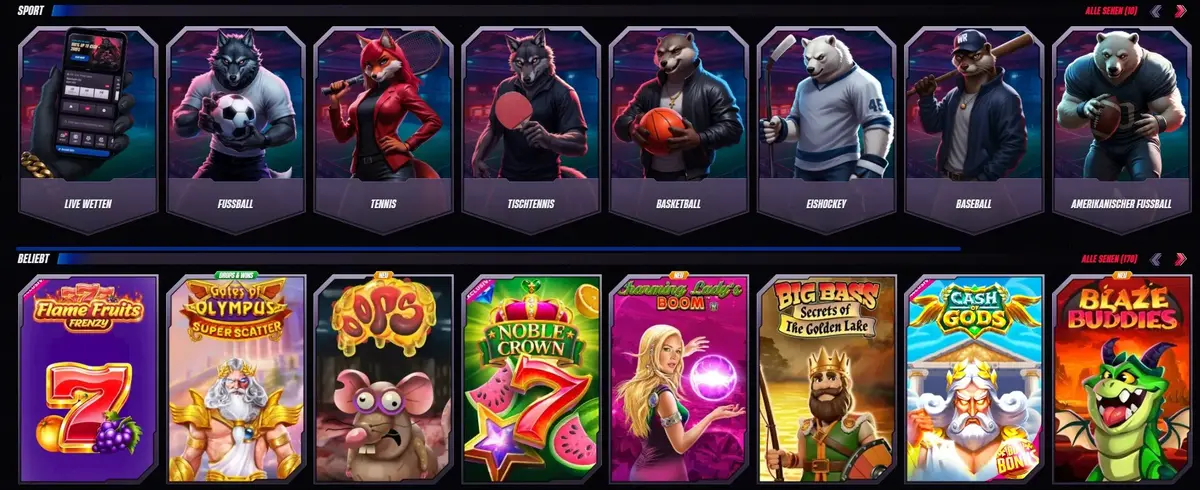Launch the Blaze Buddies dragon game
This screenshot has height=490, width=1200.
(1121, 378)
